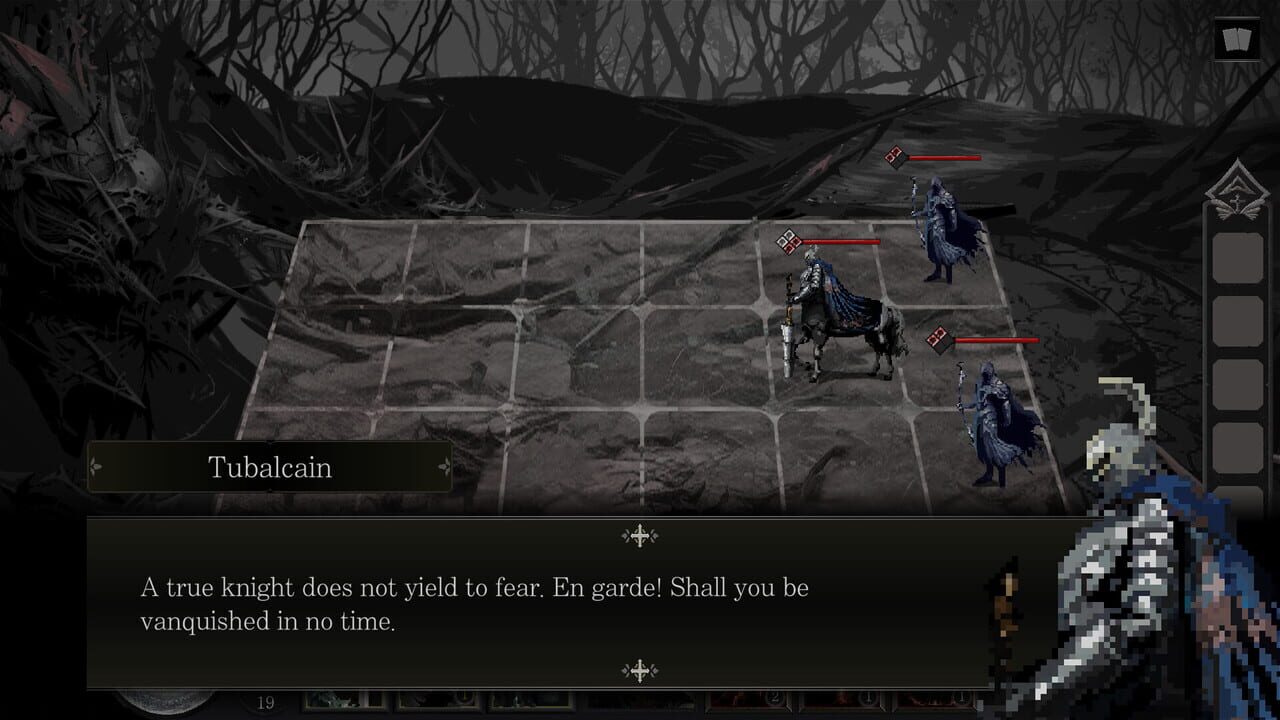Click the red diamond cost icons above the mounted knight
Image resolution: width=1280 pixels, height=720 pixels.
pos(787,240)
